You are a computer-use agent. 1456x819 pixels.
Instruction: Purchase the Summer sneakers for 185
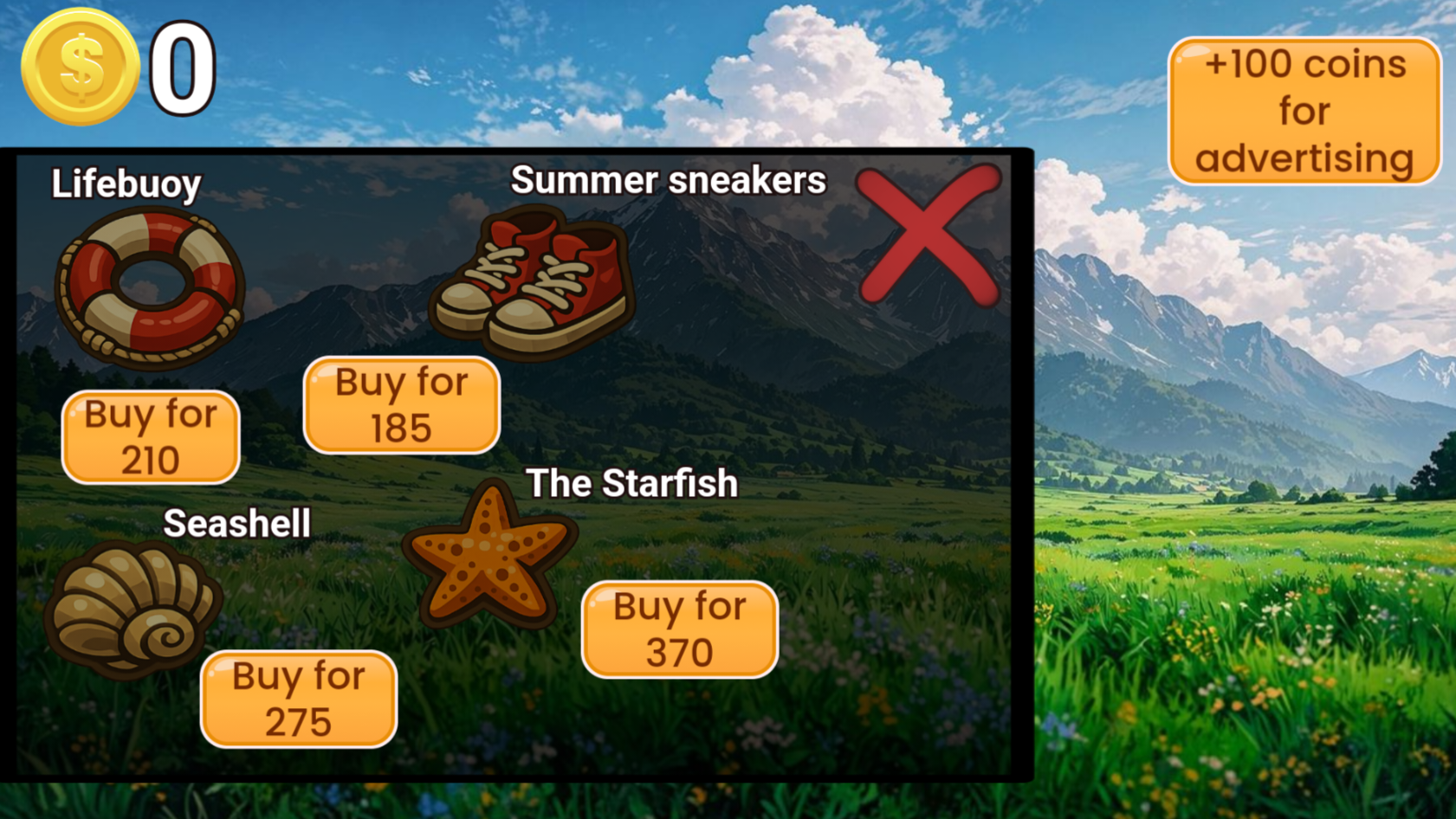401,403
